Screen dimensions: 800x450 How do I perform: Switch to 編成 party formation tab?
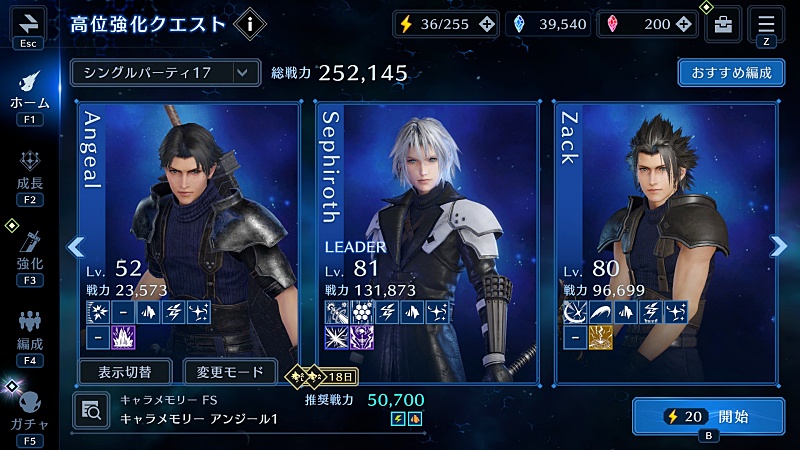coord(29,335)
